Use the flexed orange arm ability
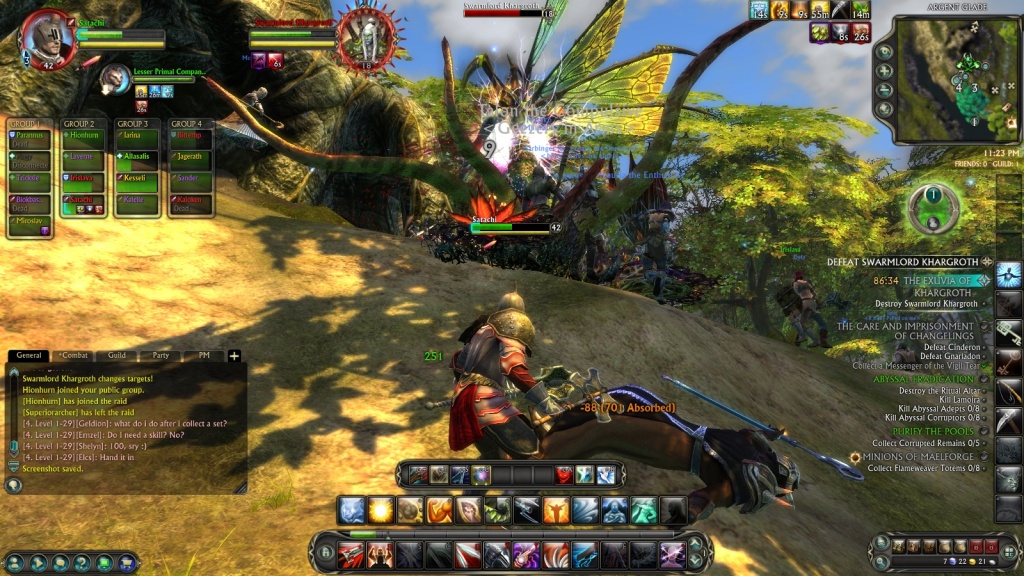Viewport: 1024px width, 576px height. point(440,511)
